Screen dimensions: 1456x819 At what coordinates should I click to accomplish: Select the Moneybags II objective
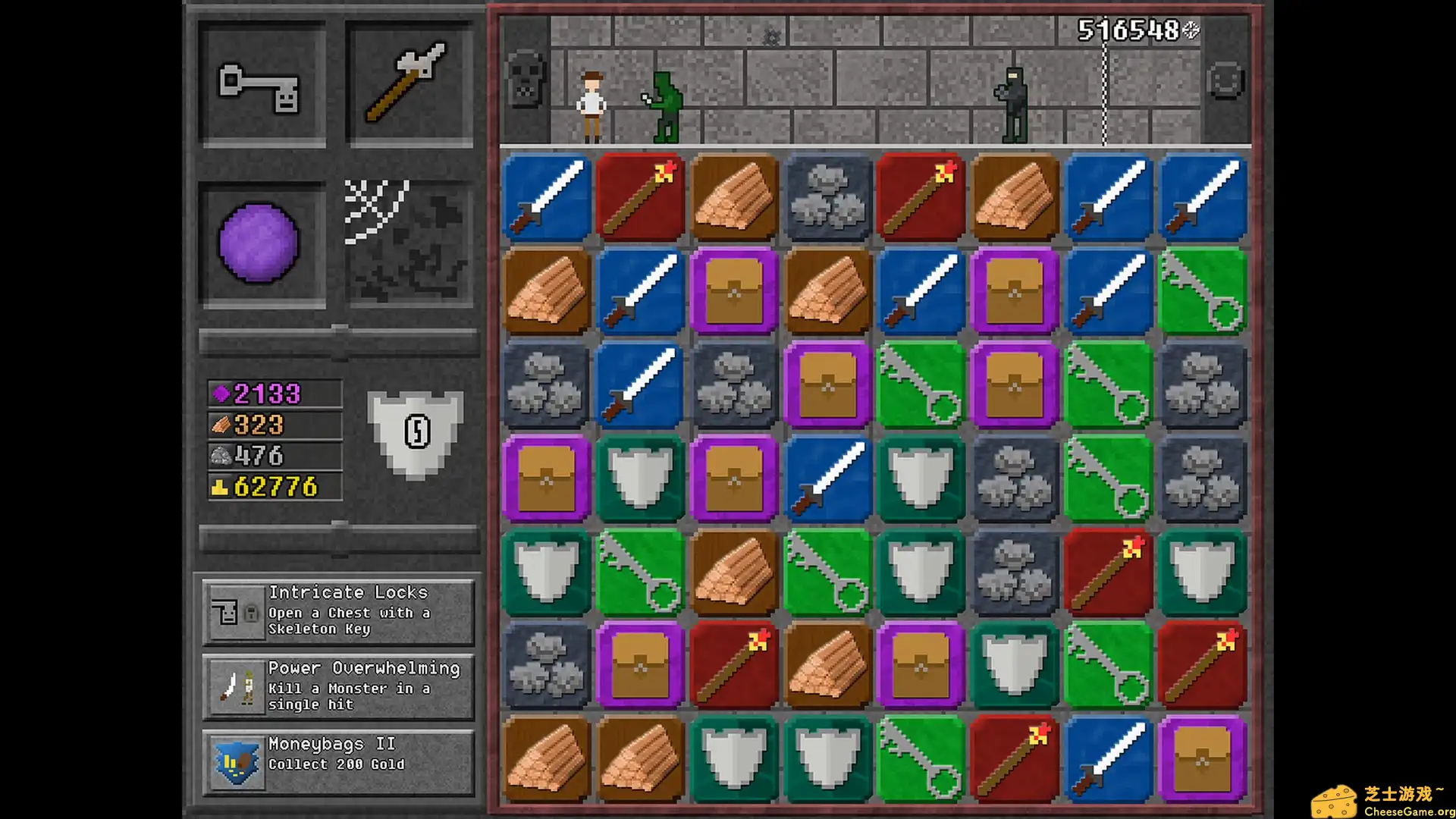pos(338,761)
